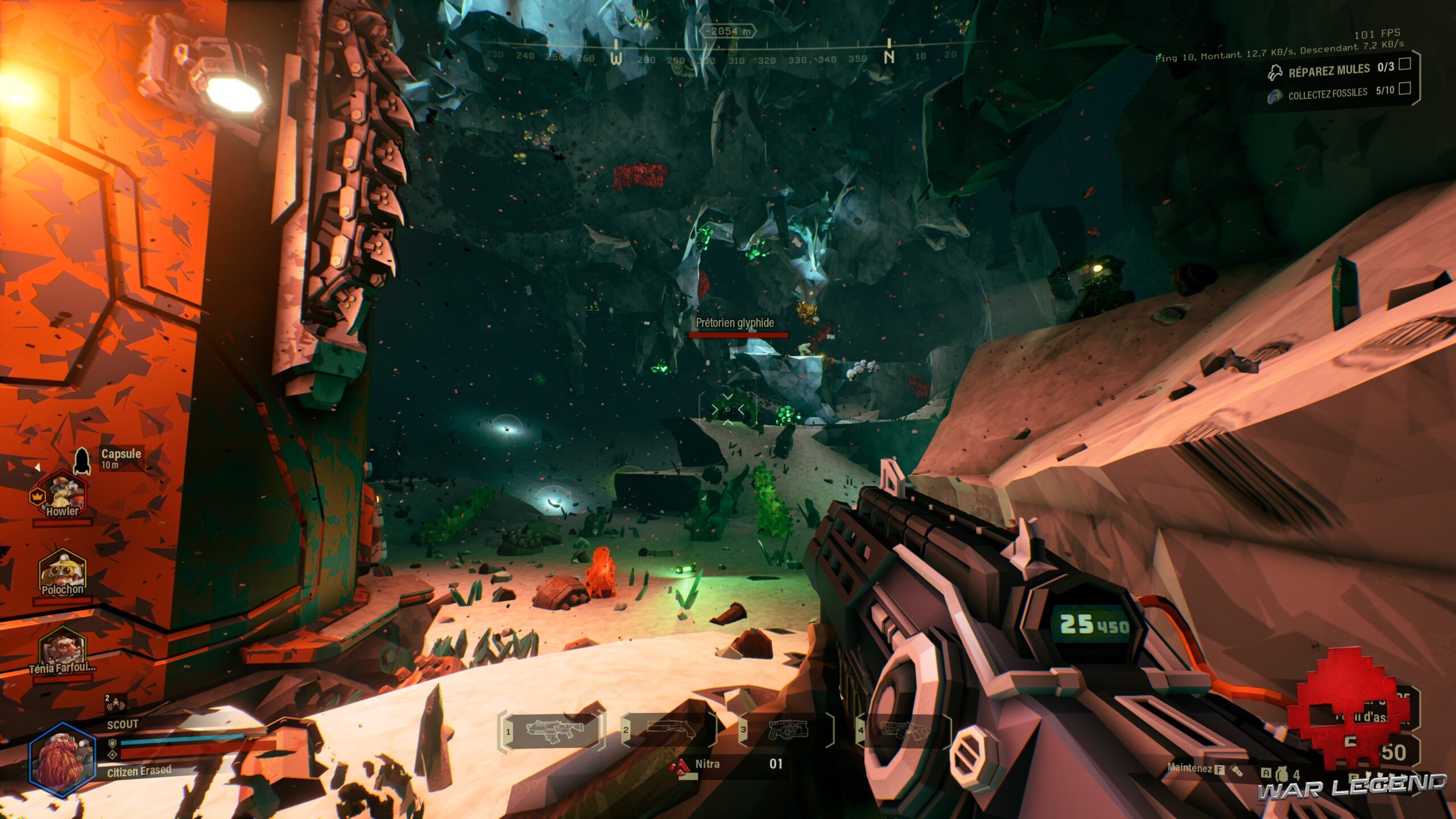Screen dimensions: 1456x819
Task: Click the War Legend watermark logo
Action: coord(1352,787)
